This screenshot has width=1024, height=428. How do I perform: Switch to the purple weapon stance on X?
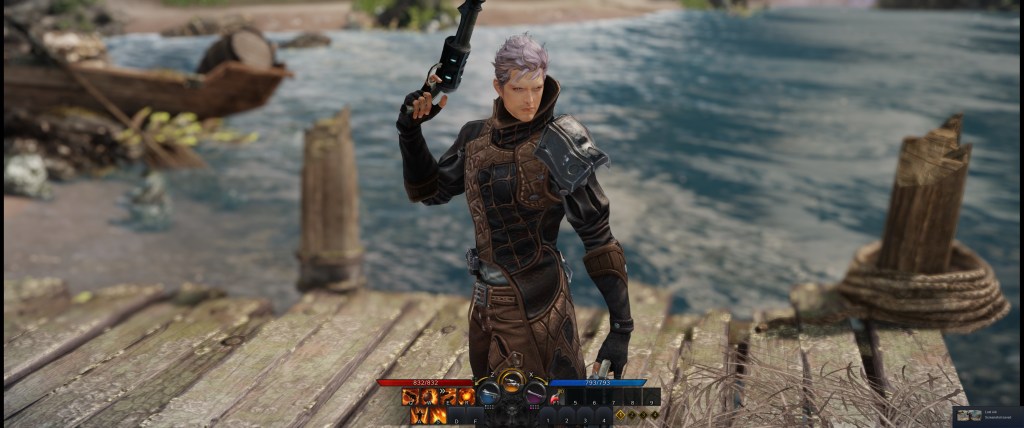[x=536, y=394]
